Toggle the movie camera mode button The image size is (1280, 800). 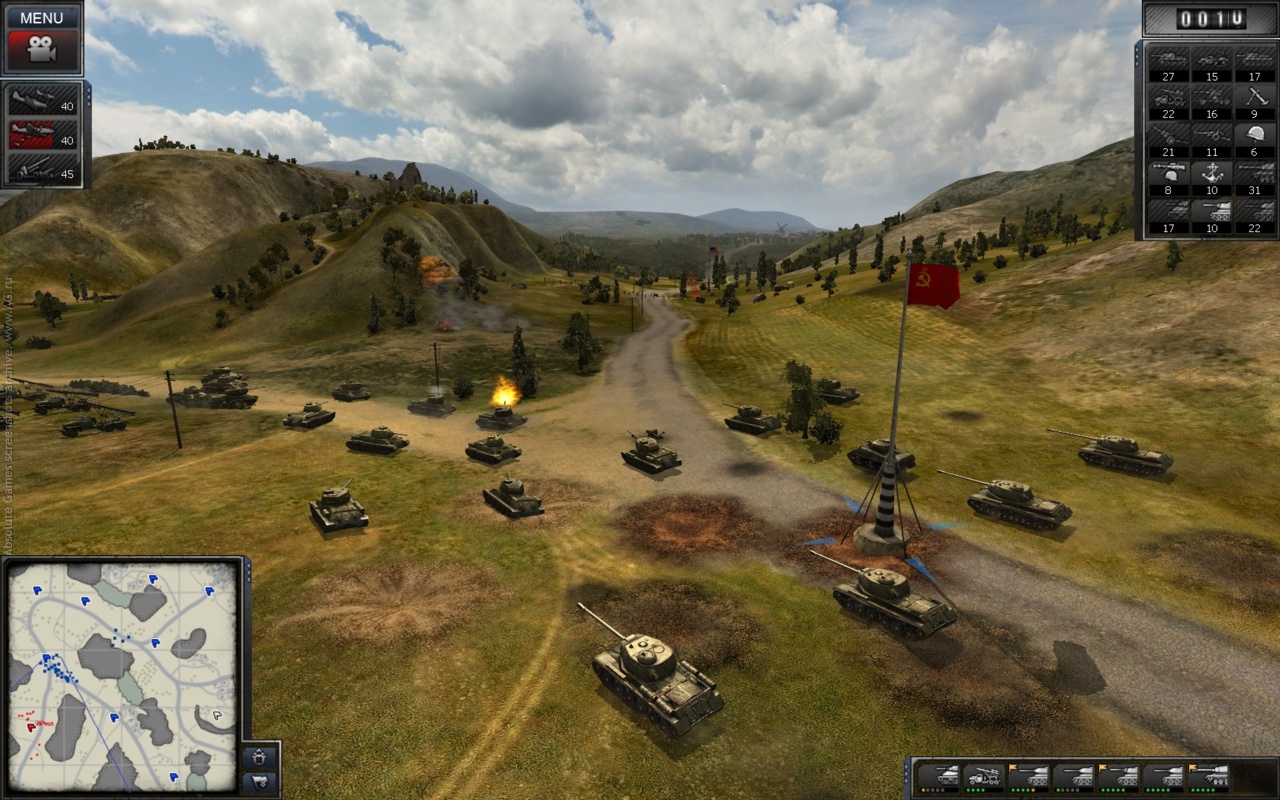(41, 50)
